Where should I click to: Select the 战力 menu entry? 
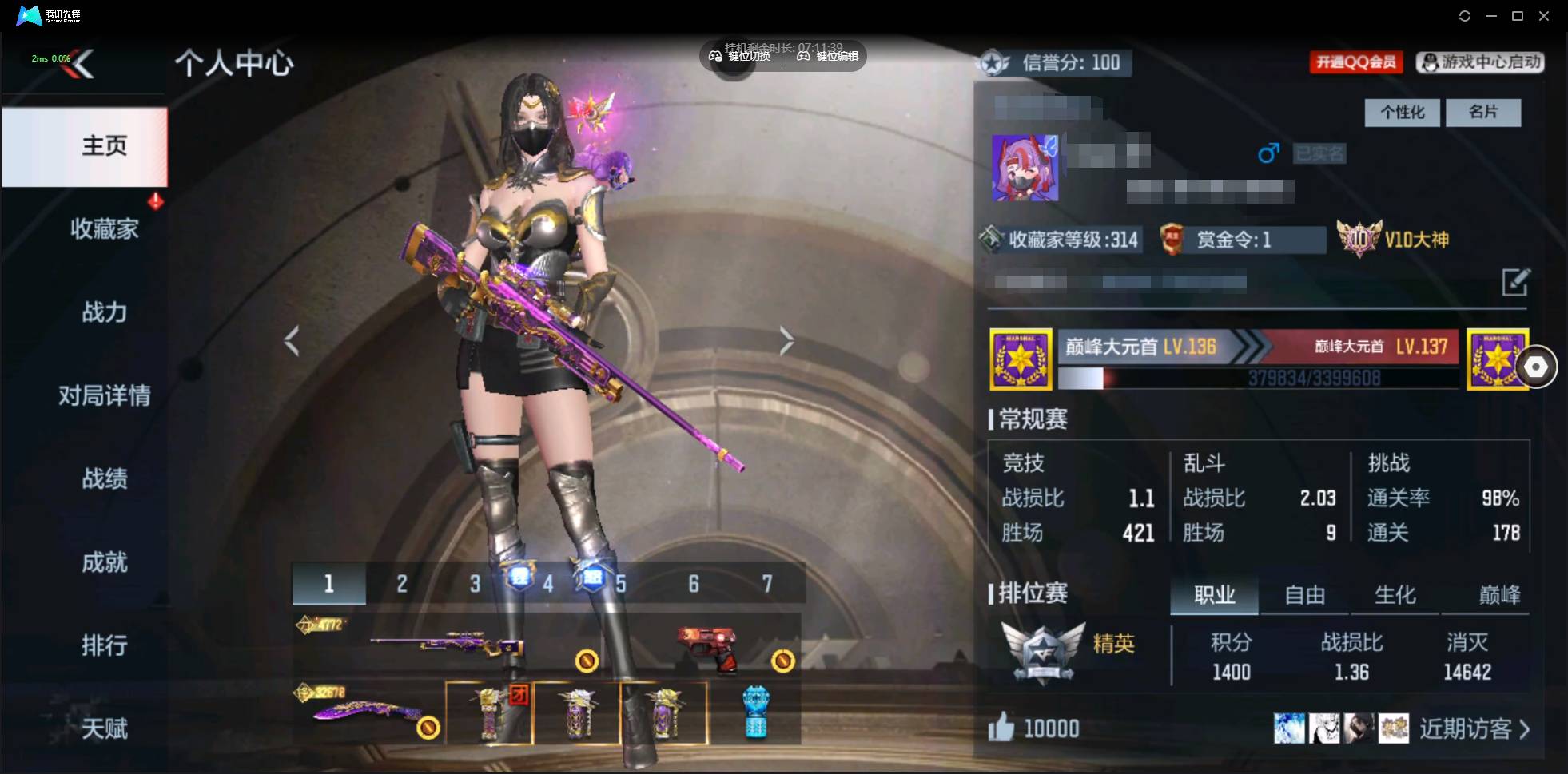point(104,312)
